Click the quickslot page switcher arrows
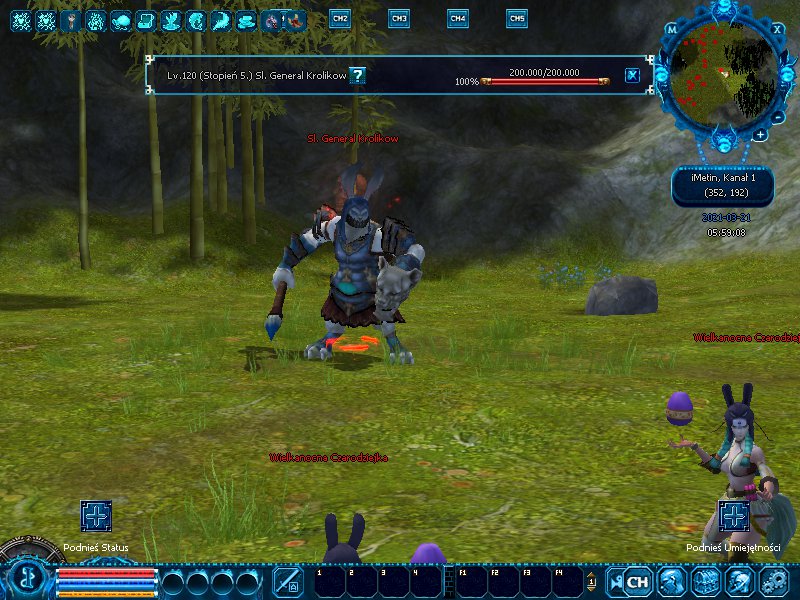 point(591,580)
